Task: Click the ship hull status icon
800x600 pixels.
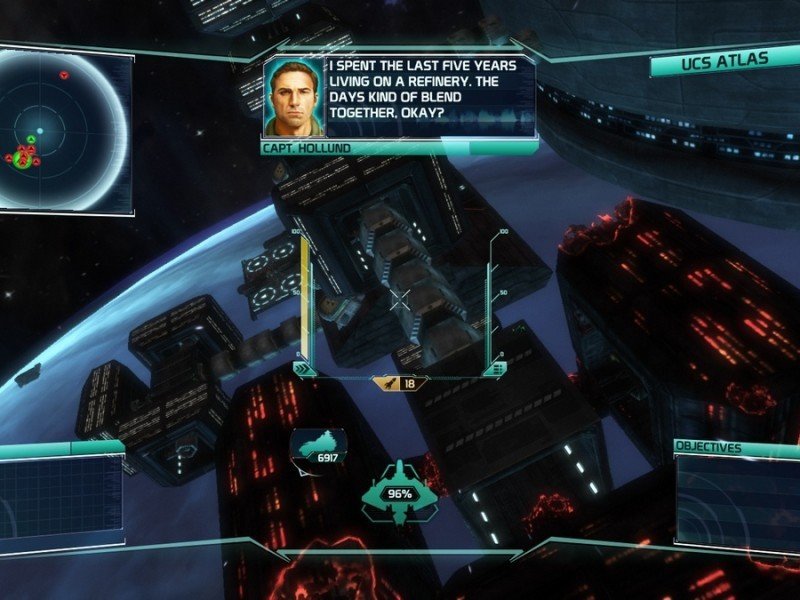Action: [399, 489]
